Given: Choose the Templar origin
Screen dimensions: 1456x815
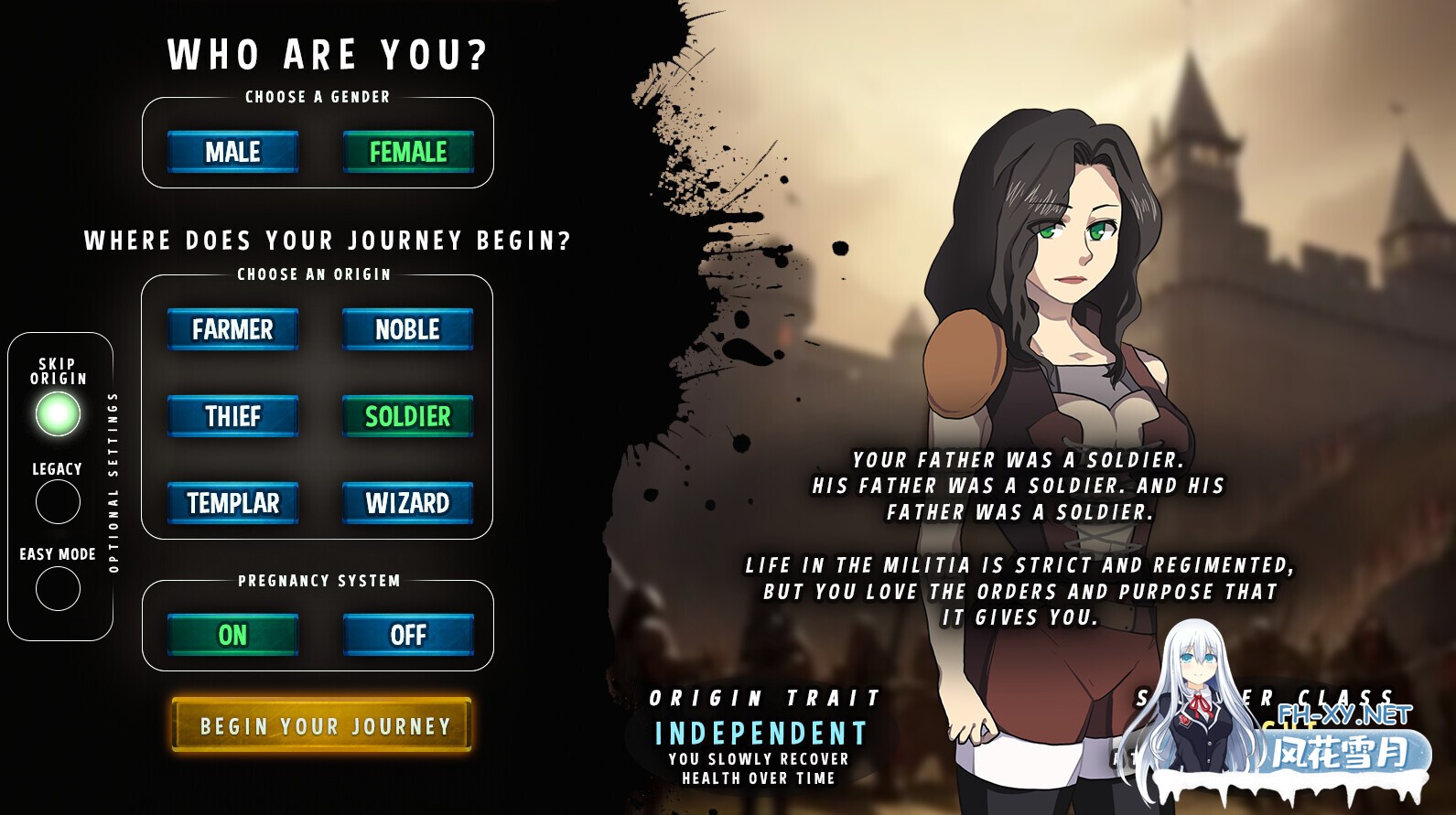Looking at the screenshot, I should (x=232, y=502).
